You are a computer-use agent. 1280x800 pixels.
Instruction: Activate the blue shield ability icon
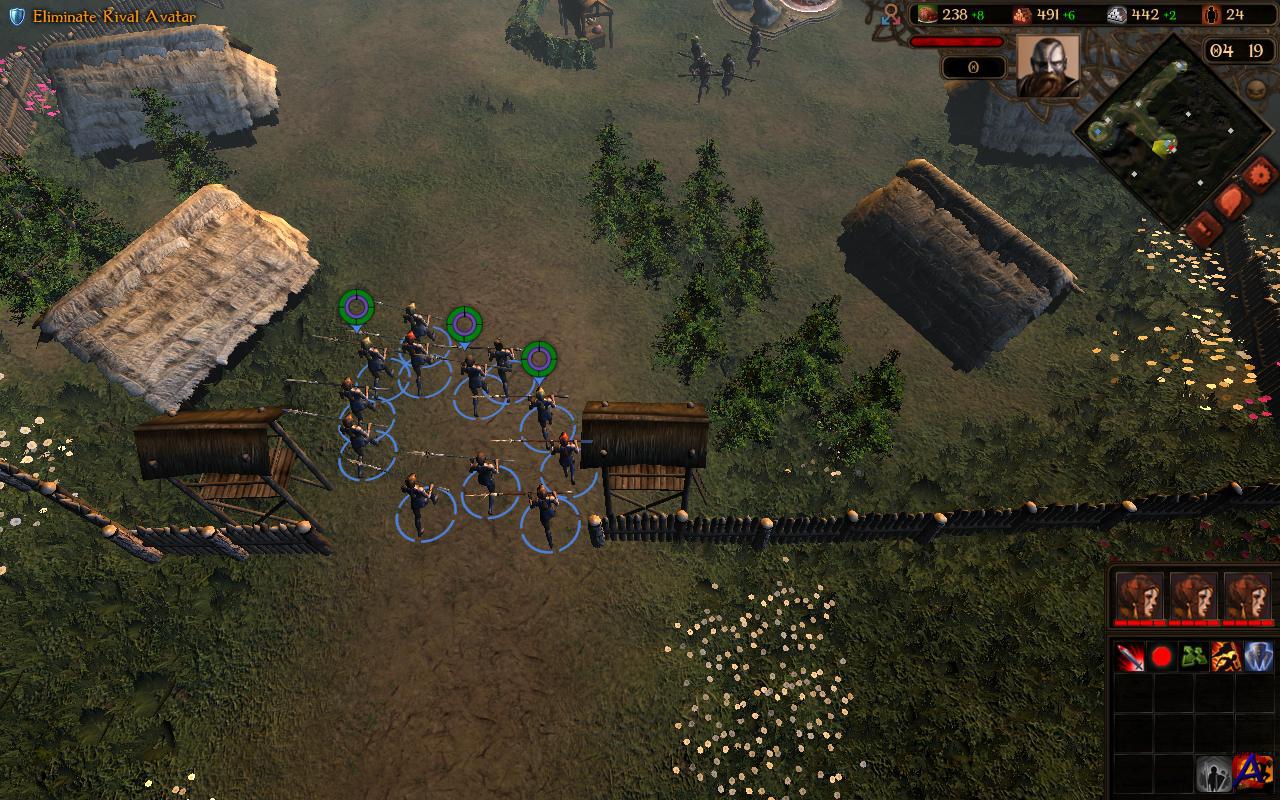(x=1258, y=657)
